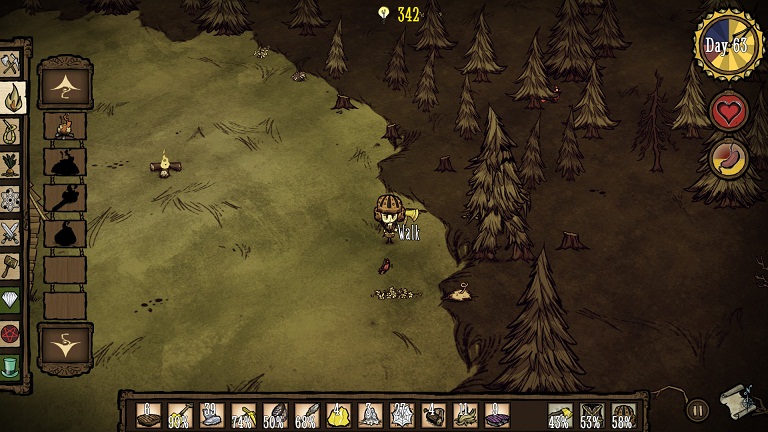
Task: Select the Refine white gem tab
Action: [11, 300]
